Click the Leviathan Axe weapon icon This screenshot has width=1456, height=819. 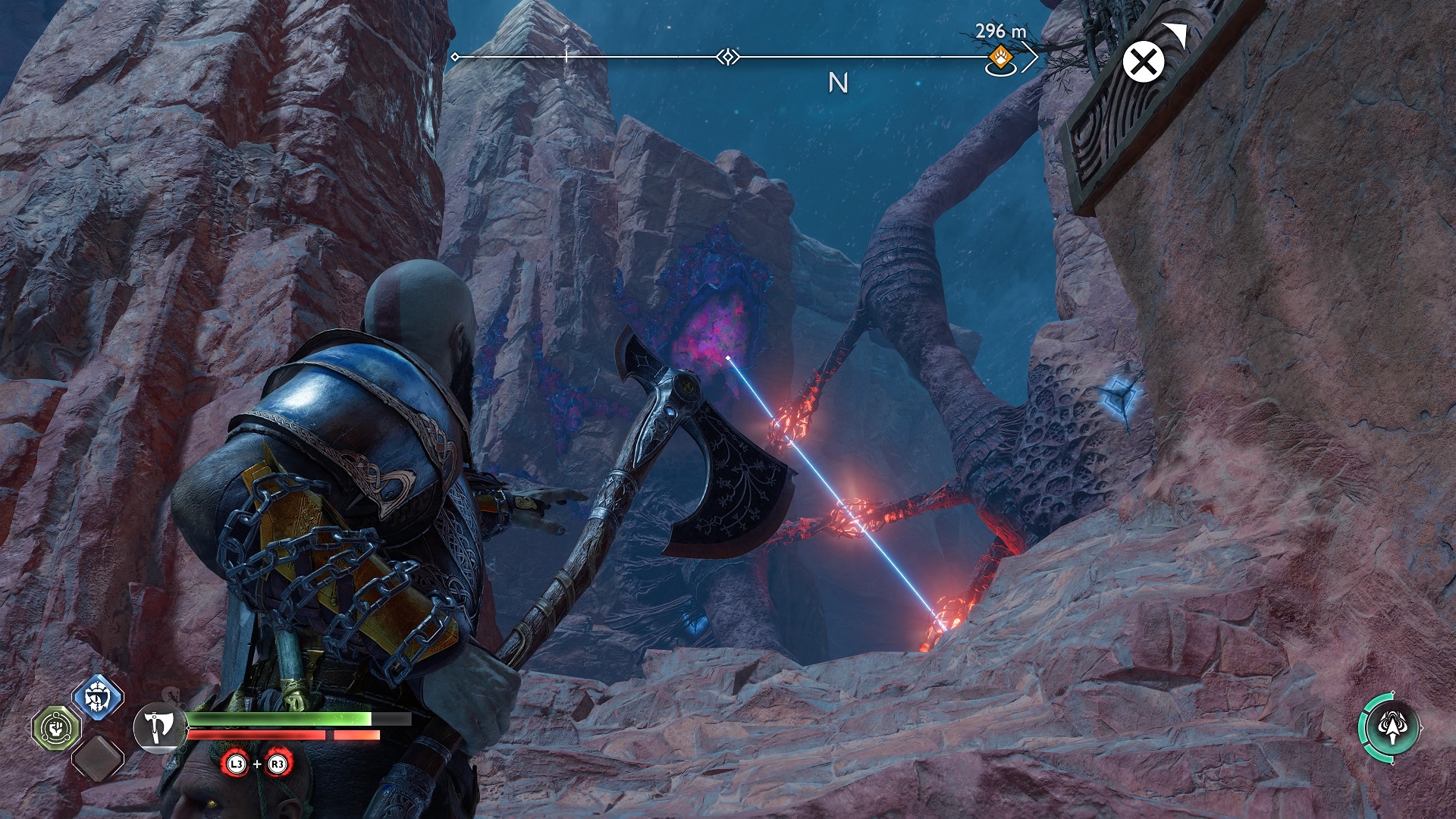click(x=159, y=726)
